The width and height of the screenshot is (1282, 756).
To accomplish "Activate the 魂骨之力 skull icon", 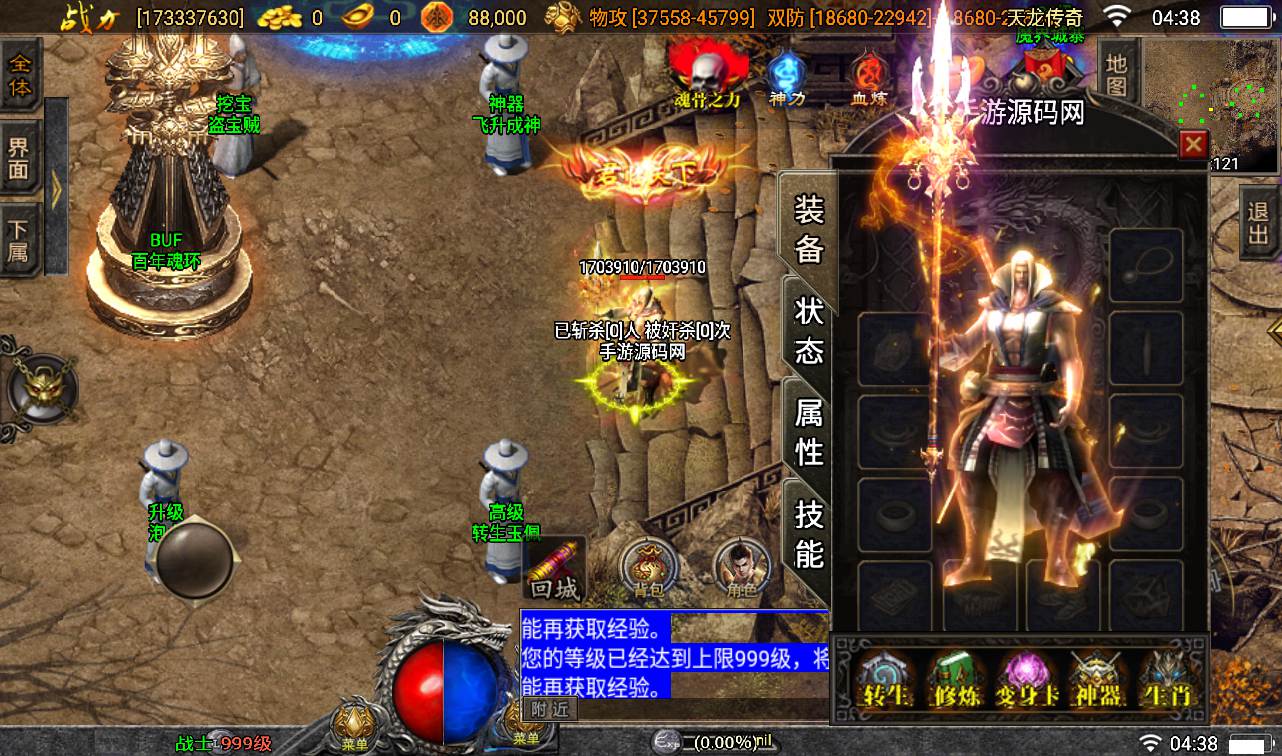I will tap(708, 76).
